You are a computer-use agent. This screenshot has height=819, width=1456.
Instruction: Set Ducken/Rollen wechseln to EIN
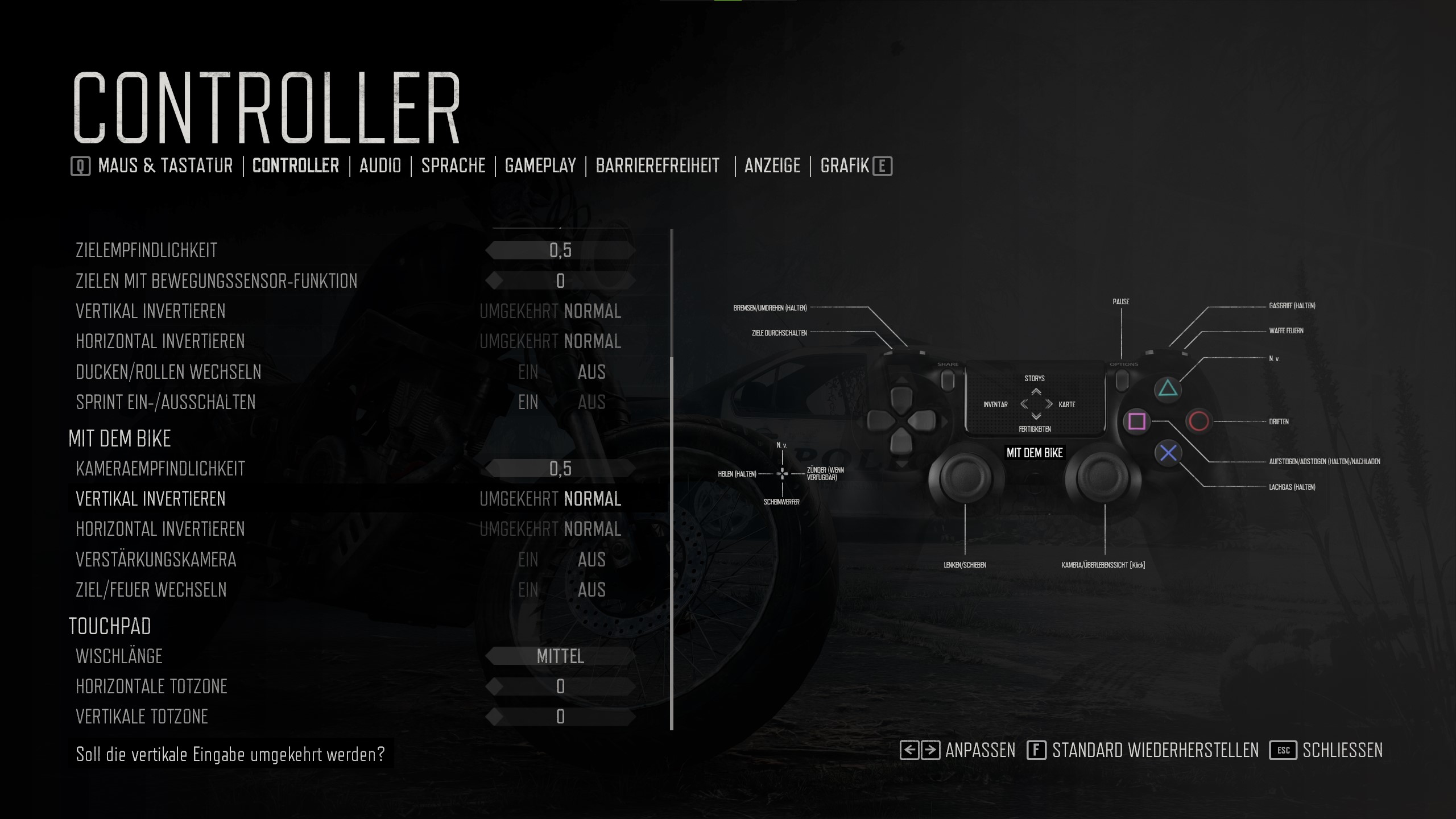(x=528, y=372)
